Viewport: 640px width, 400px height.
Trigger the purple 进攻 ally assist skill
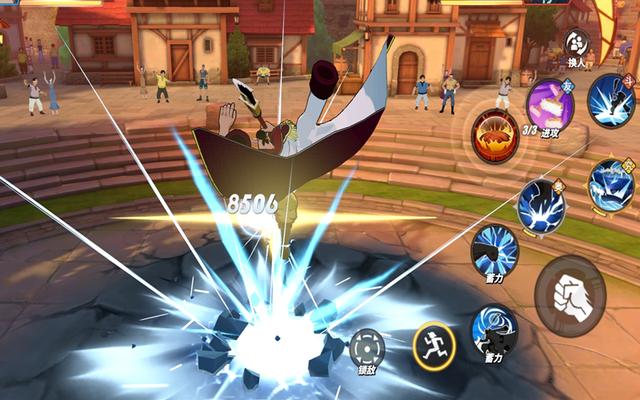[549, 104]
